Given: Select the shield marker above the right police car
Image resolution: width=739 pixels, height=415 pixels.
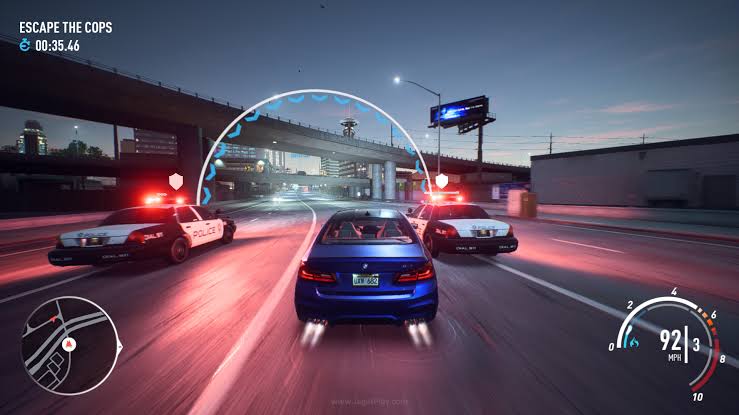Looking at the screenshot, I should click(441, 182).
